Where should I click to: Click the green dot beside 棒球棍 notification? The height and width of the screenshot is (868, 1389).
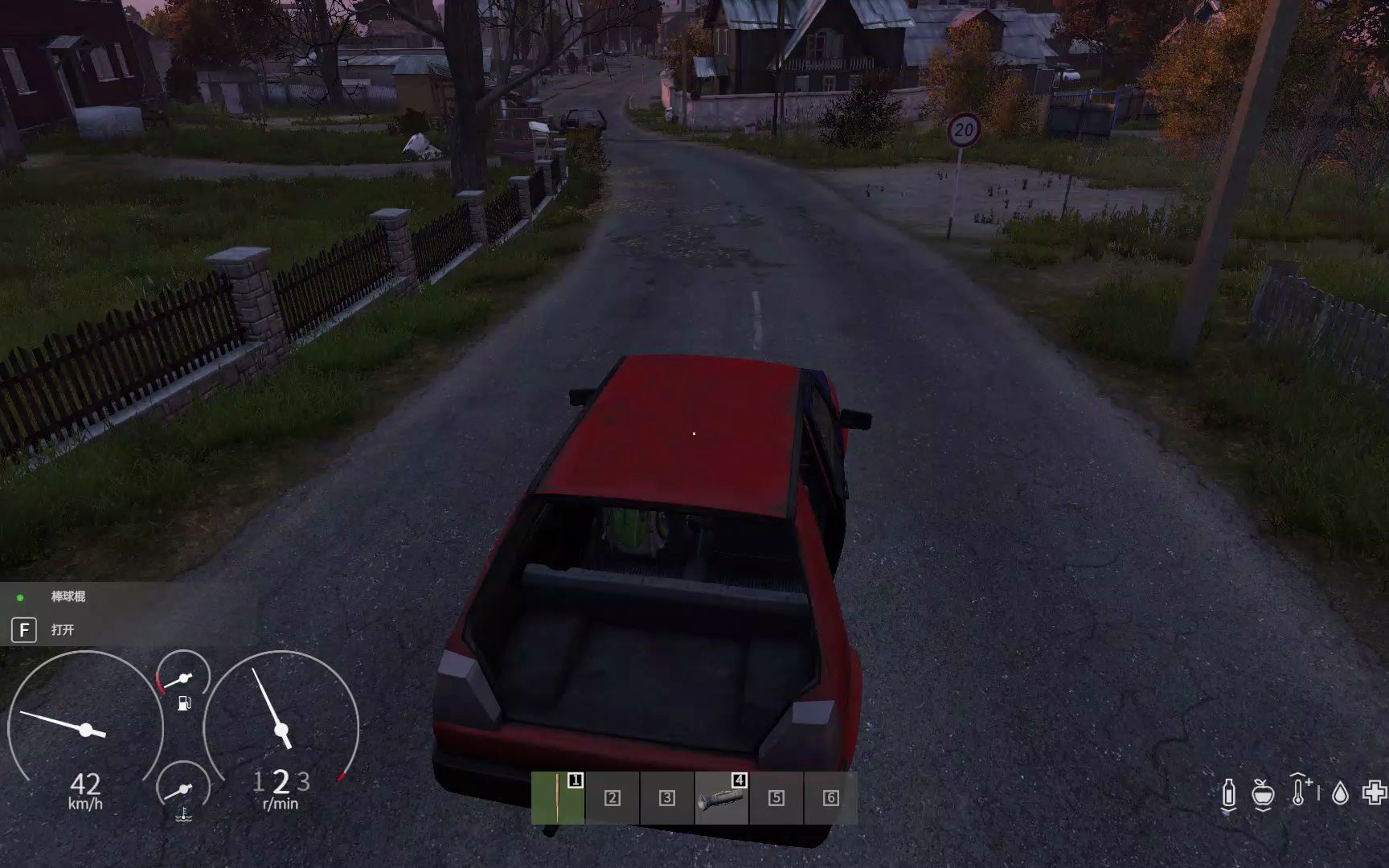click(x=22, y=597)
